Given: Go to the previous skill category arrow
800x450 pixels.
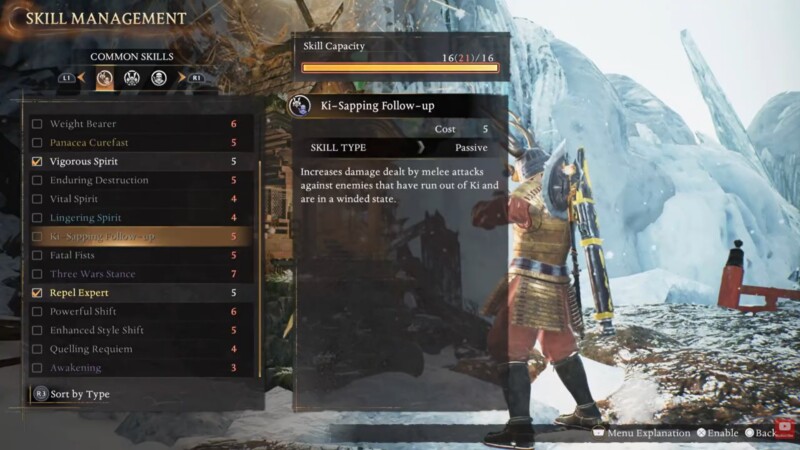Looking at the screenshot, I should tap(81, 77).
